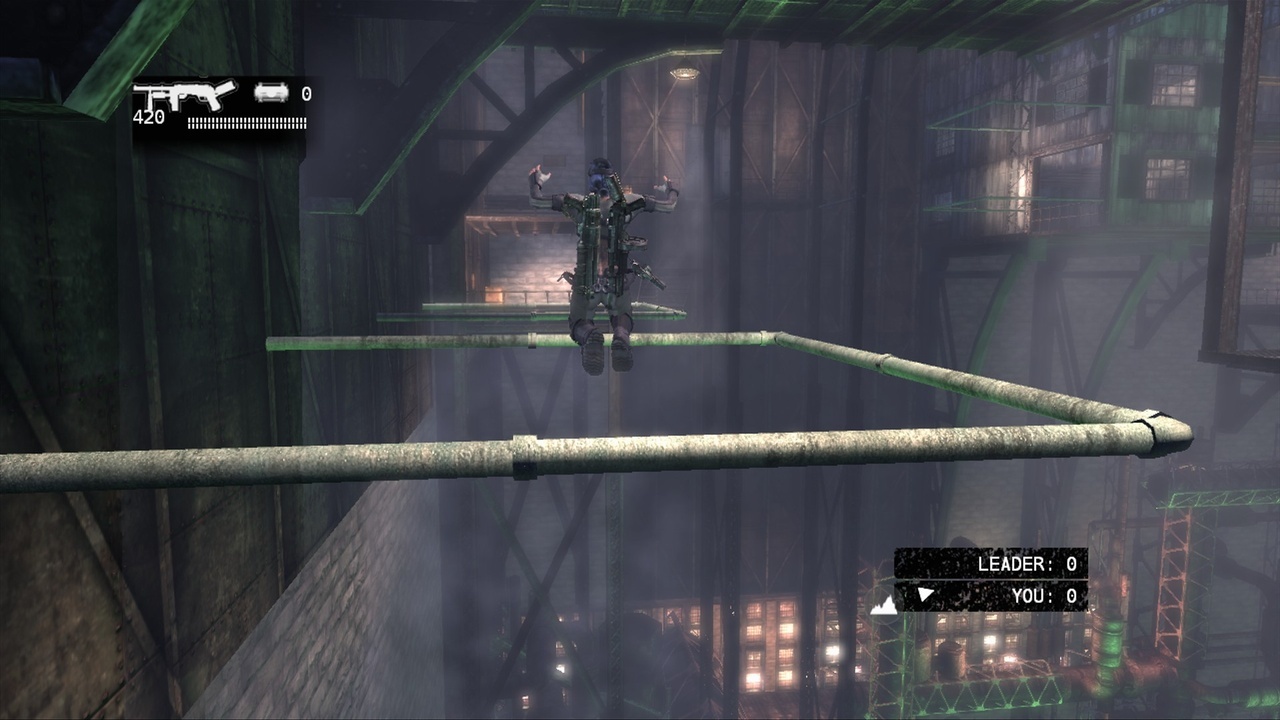Viewport: 1280px width, 720px height.
Task: Click the grenade canister icon
Action: [271, 93]
